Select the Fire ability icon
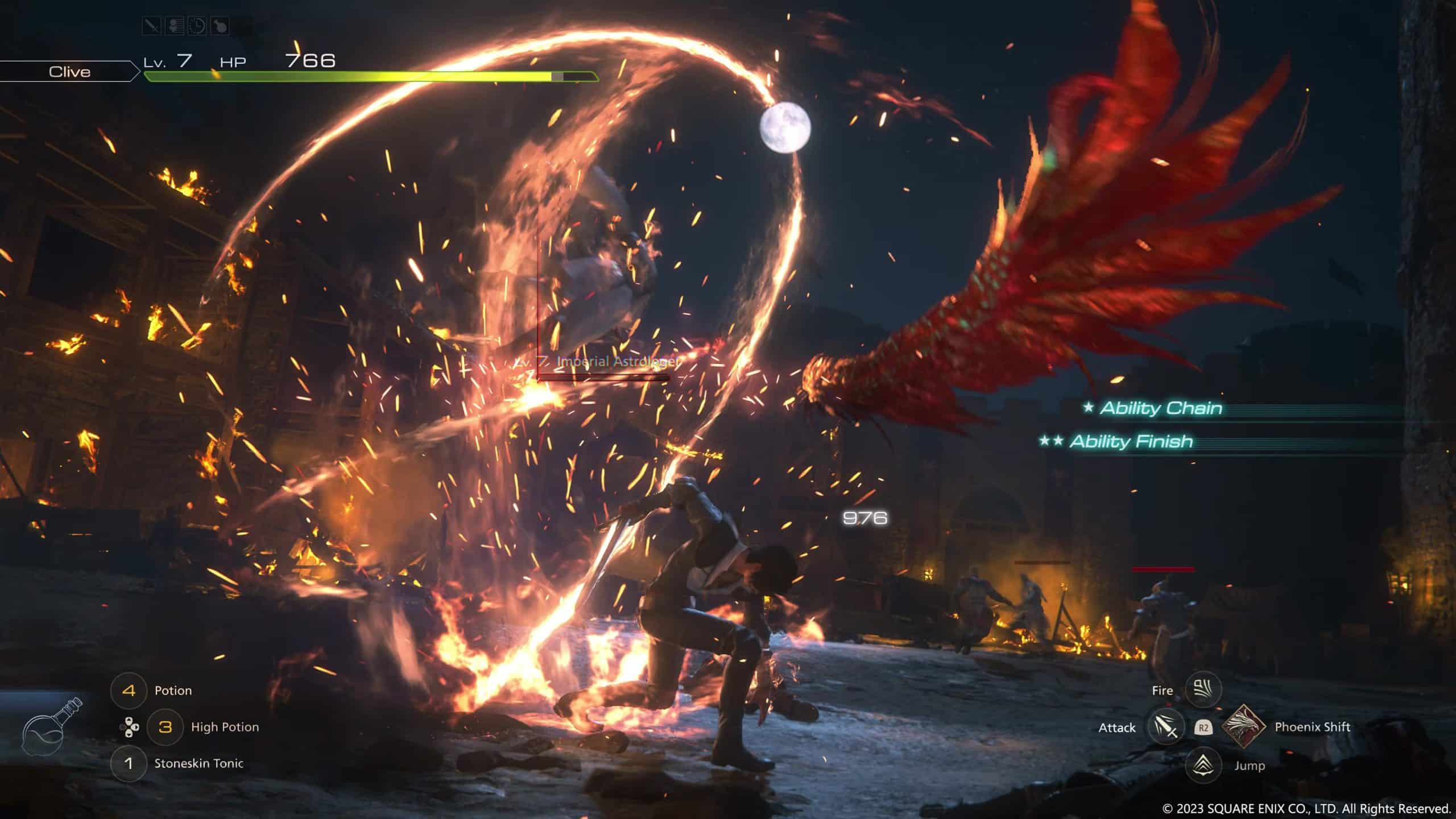 [x=1203, y=689]
